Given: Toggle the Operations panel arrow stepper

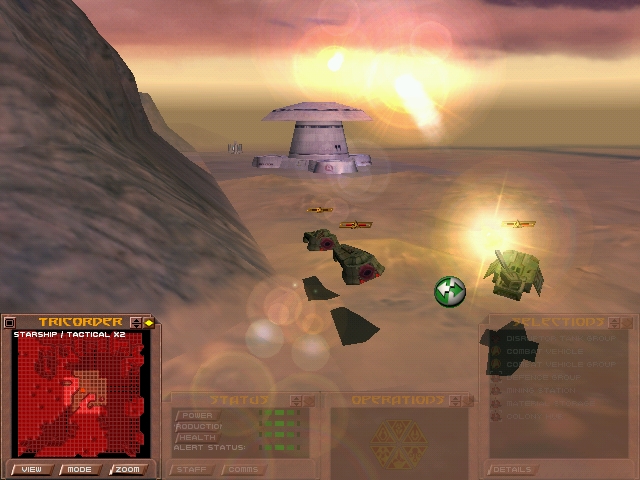Looking at the screenshot, I should point(454,401).
